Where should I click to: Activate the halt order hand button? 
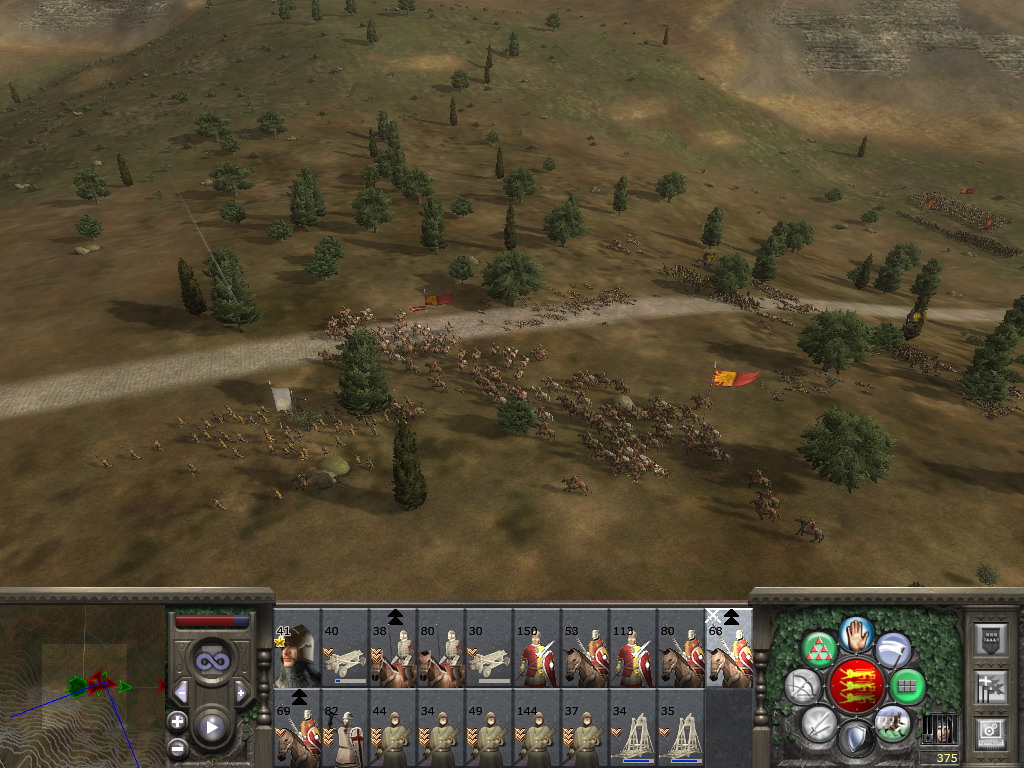tap(856, 634)
